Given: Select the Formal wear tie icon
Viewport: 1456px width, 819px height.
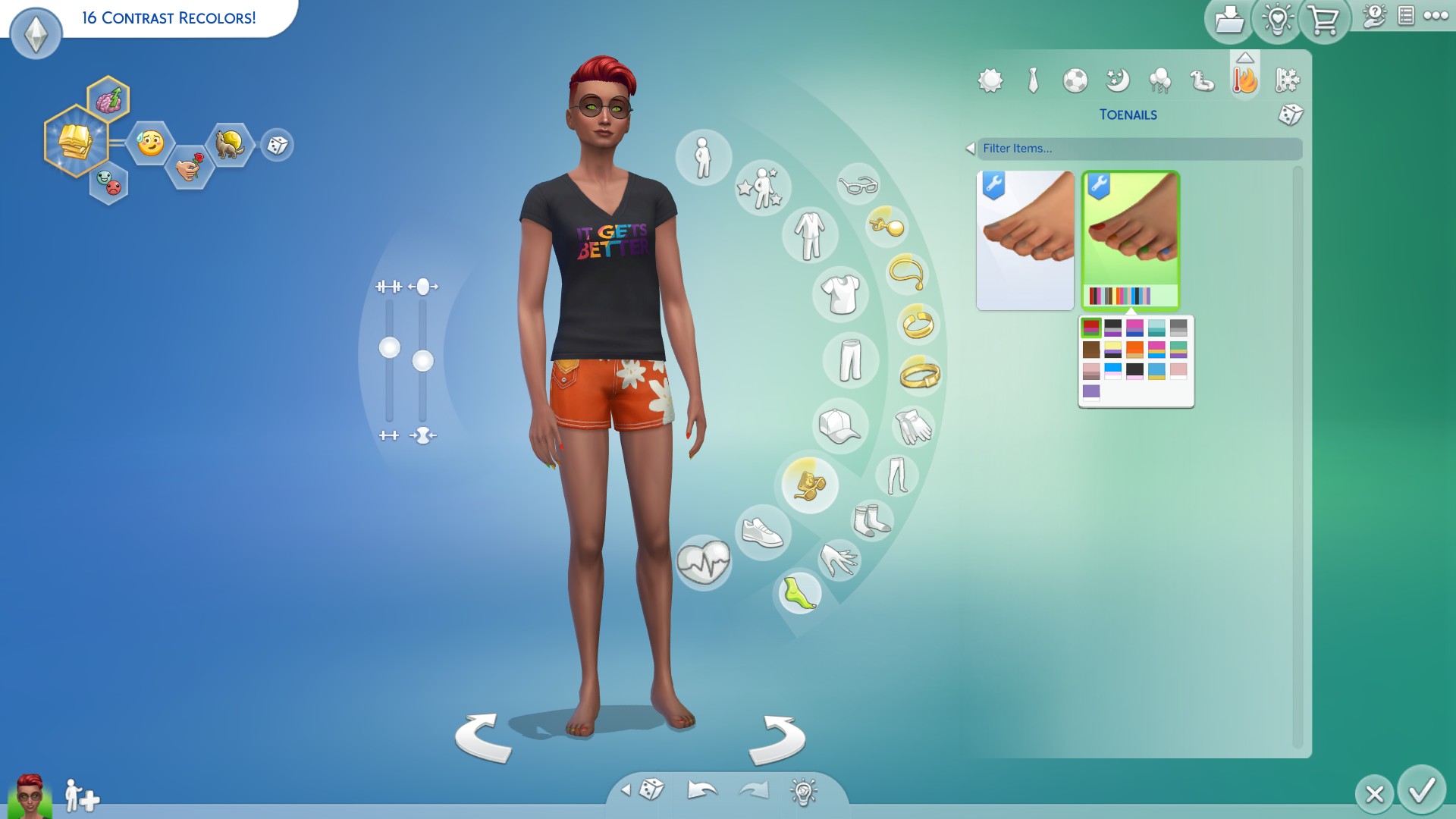Looking at the screenshot, I should [1034, 79].
